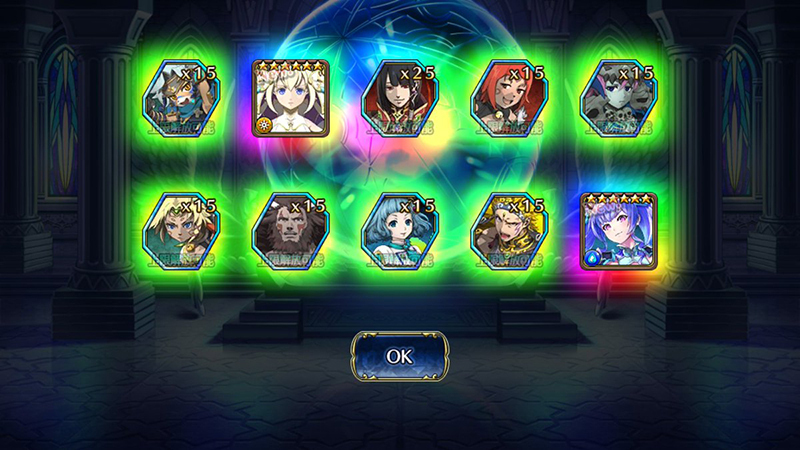Viewport: 800px width, 450px height.
Task: Inspect the bearded brown beast-man tile
Action: click(x=289, y=231)
